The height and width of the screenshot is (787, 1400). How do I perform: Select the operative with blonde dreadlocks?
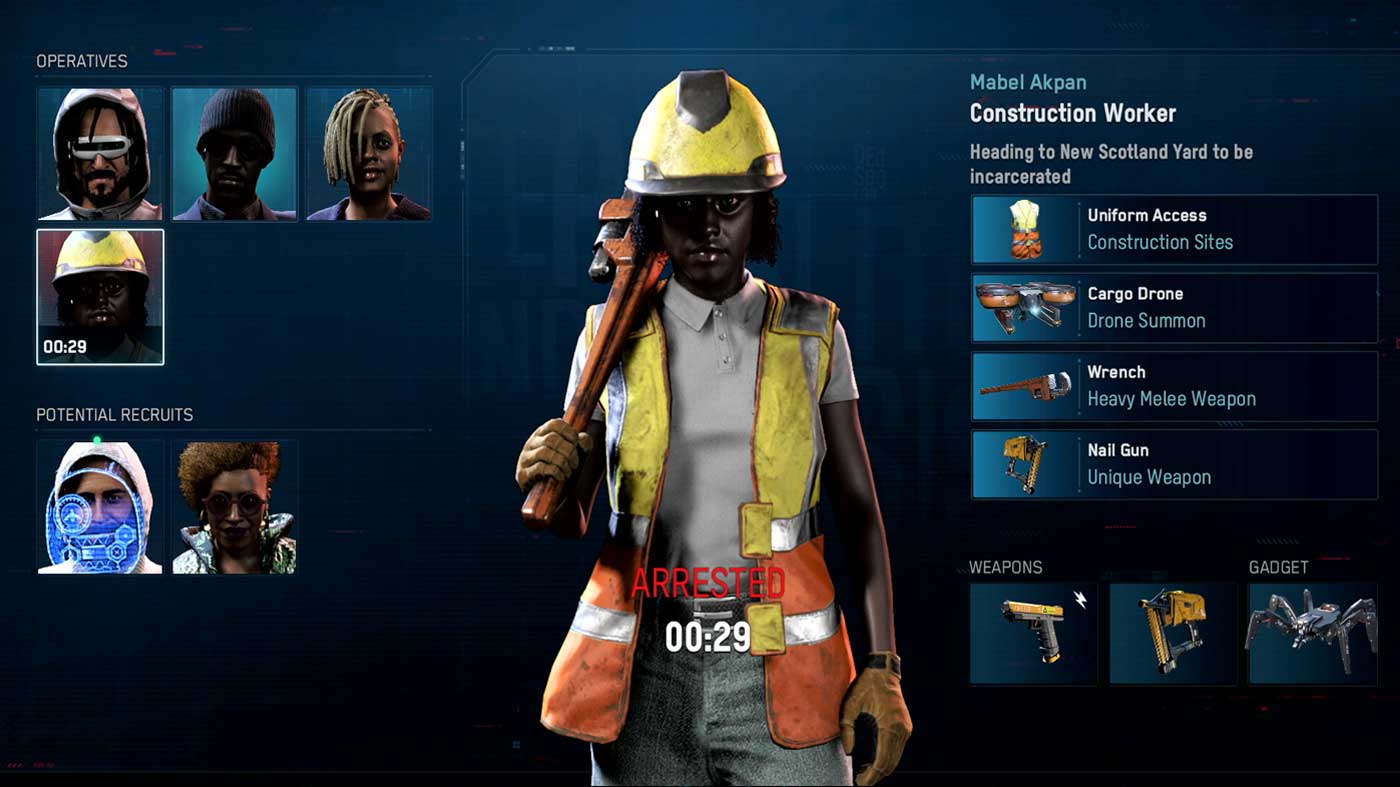point(369,154)
